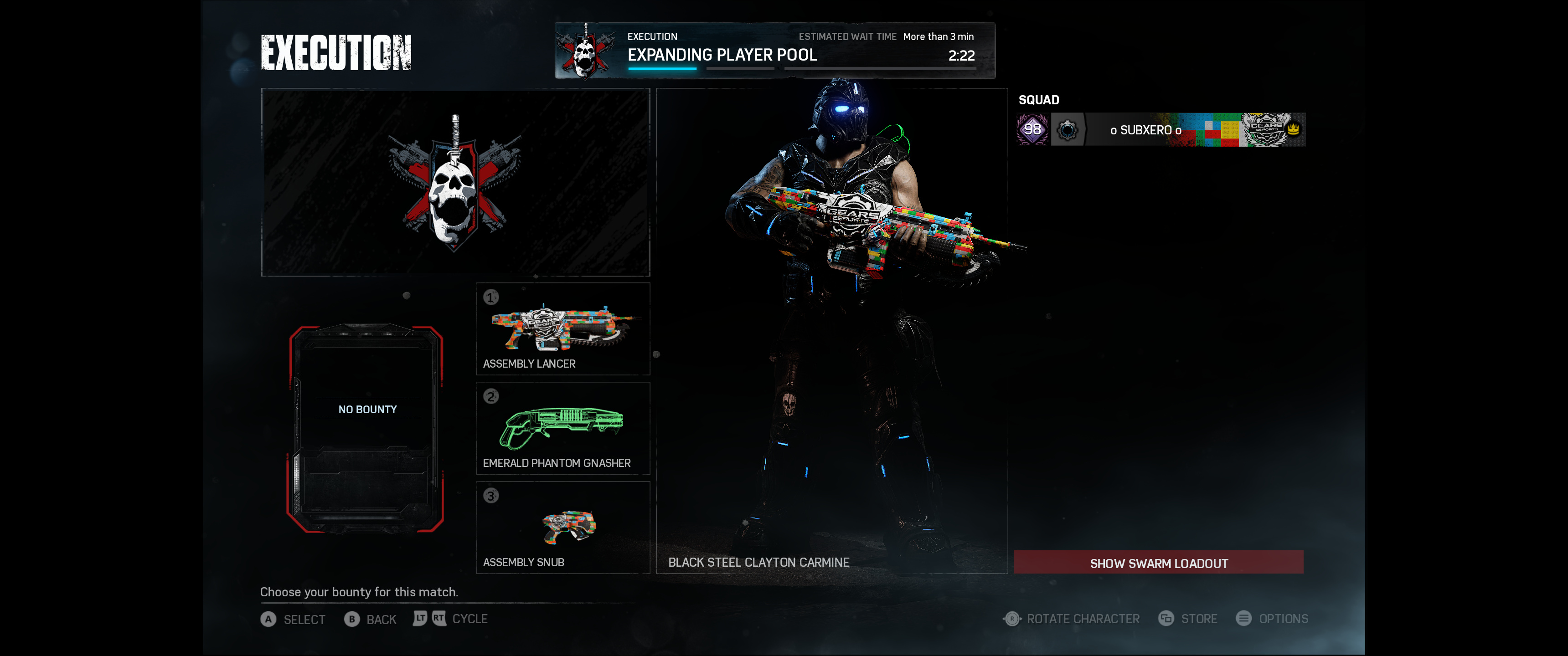This screenshot has width=1568, height=656.
Task: Open the o SUBXERO o squad player row
Action: click(x=1160, y=130)
